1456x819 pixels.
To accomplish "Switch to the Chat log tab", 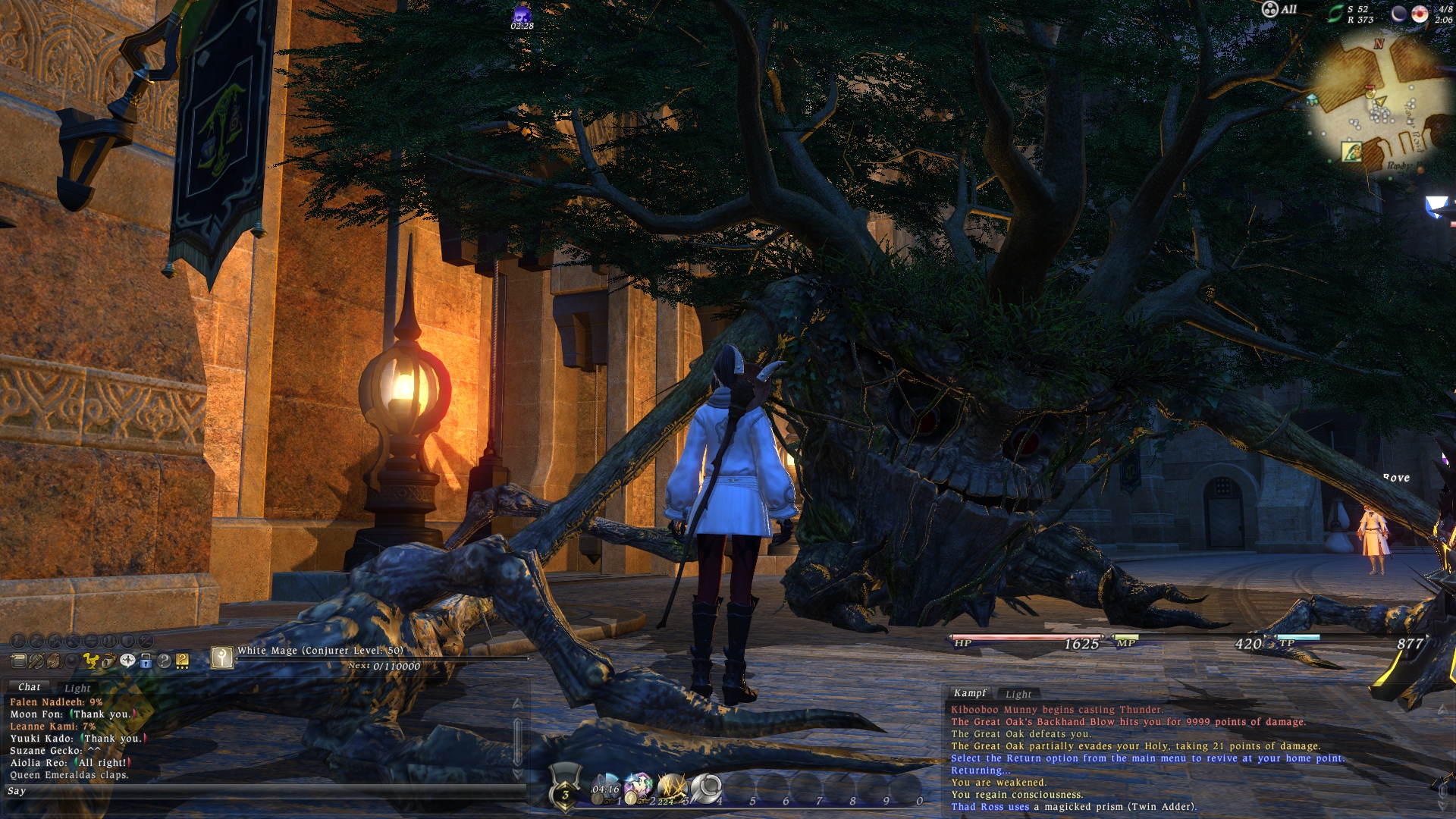I will click(x=29, y=687).
